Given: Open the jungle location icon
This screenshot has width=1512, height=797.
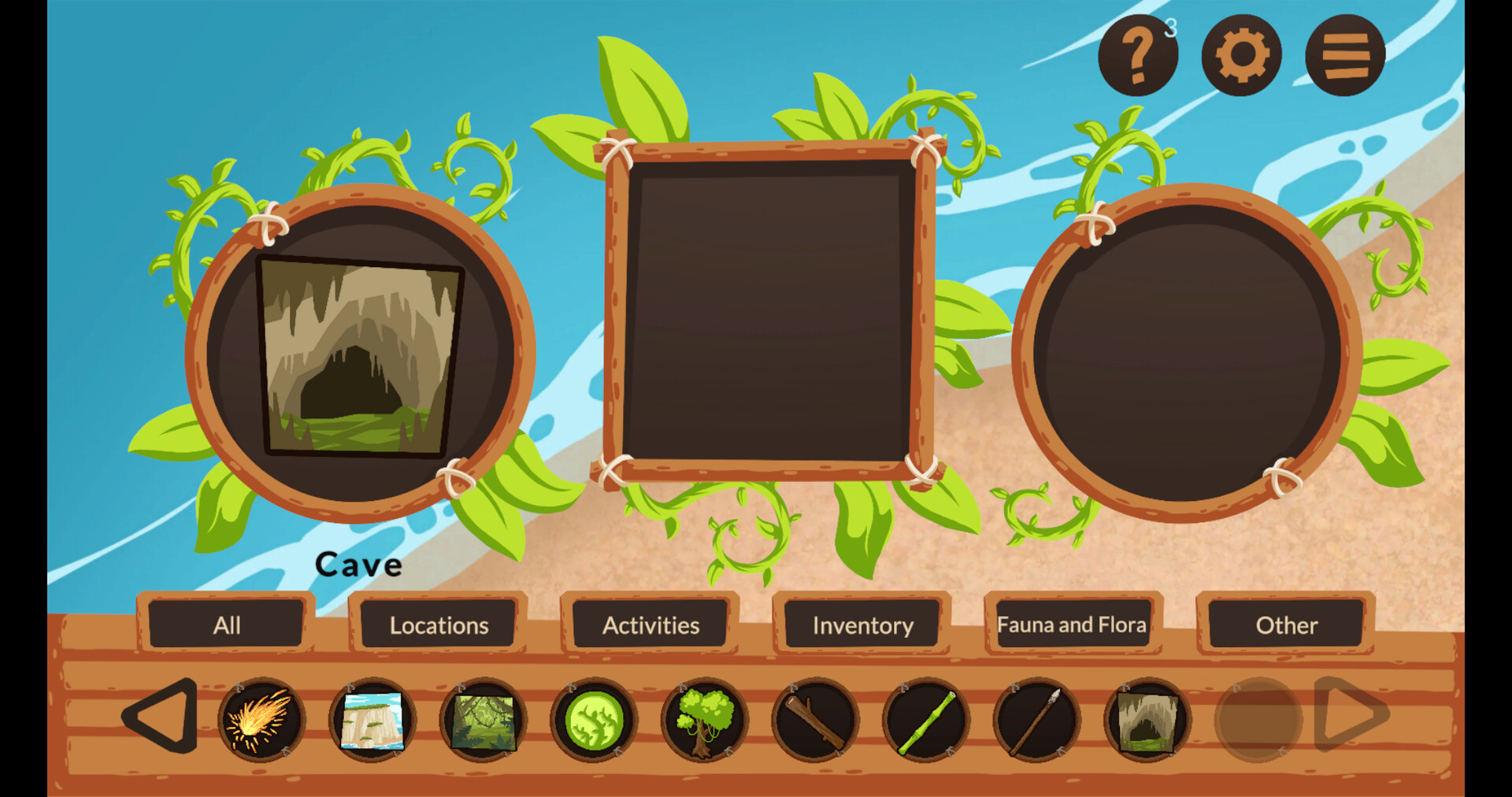Looking at the screenshot, I should [481, 719].
